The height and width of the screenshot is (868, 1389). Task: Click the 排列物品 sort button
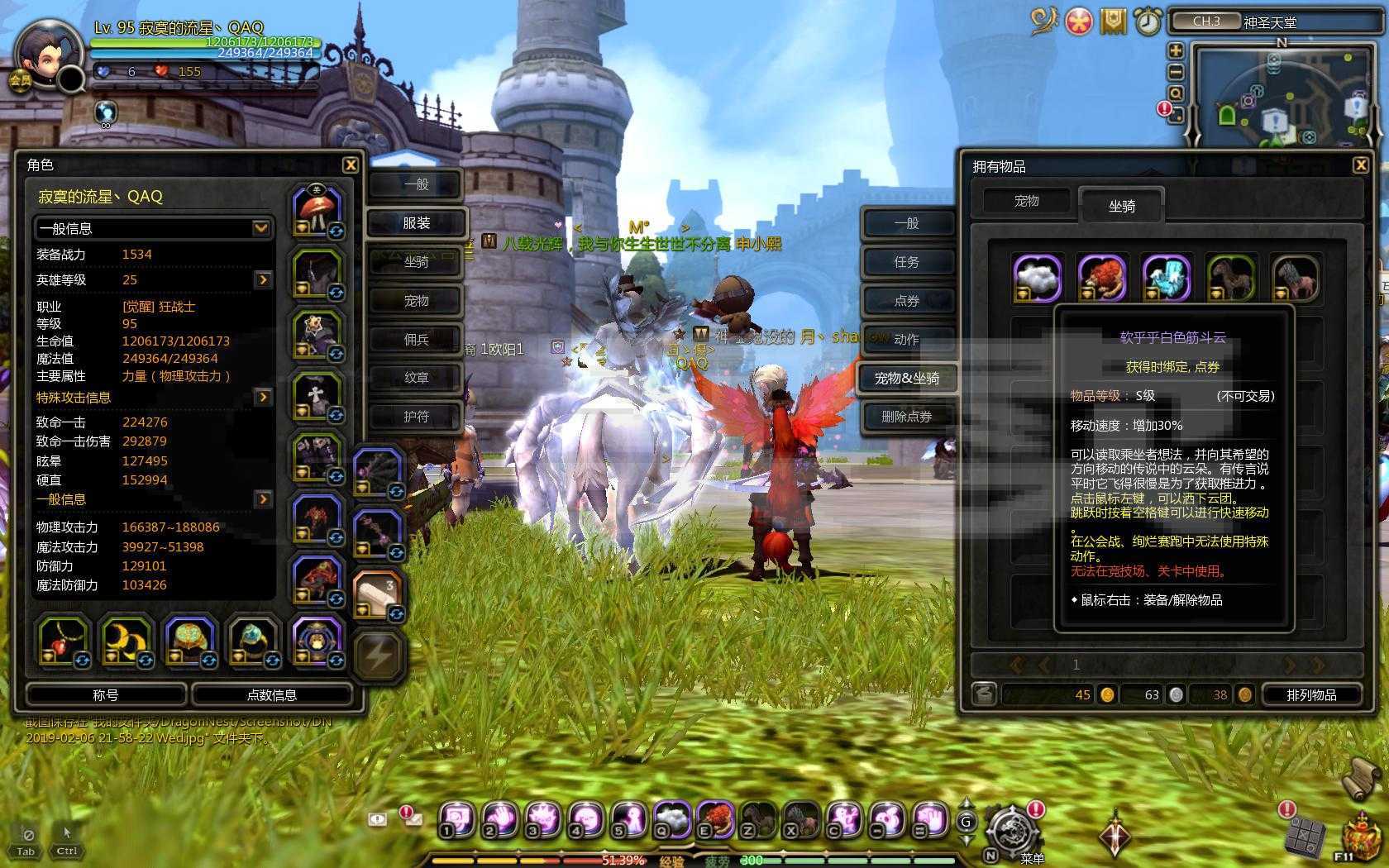tap(1311, 694)
